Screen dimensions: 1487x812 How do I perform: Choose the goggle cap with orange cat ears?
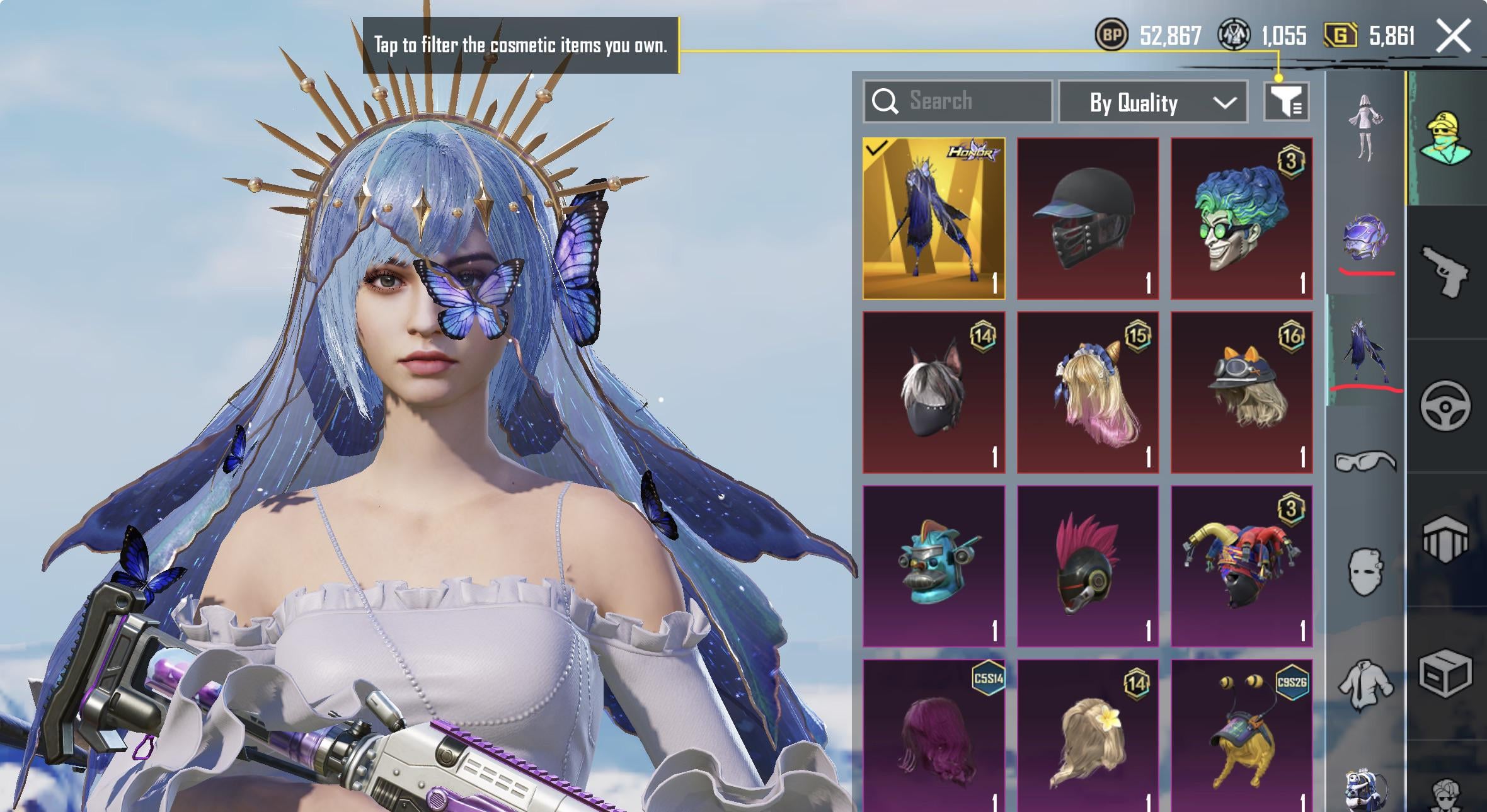coord(1241,392)
